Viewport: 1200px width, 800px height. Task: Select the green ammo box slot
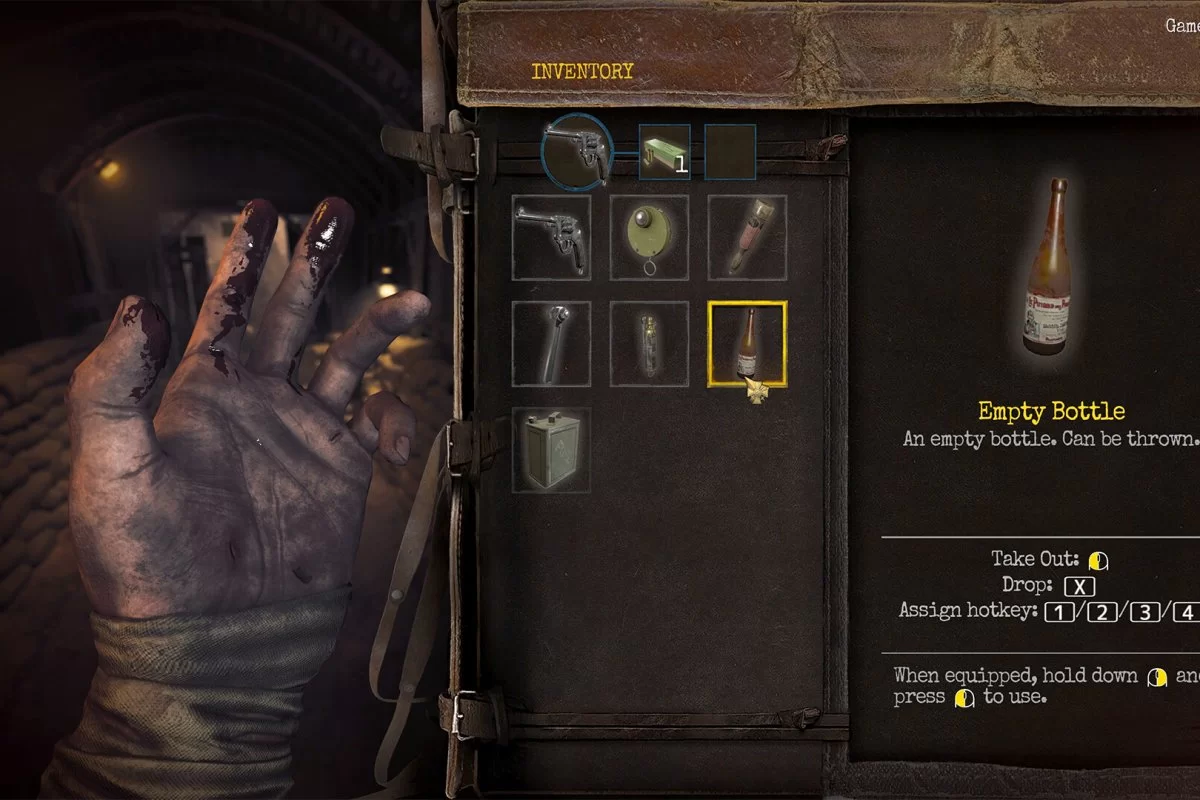coord(664,152)
